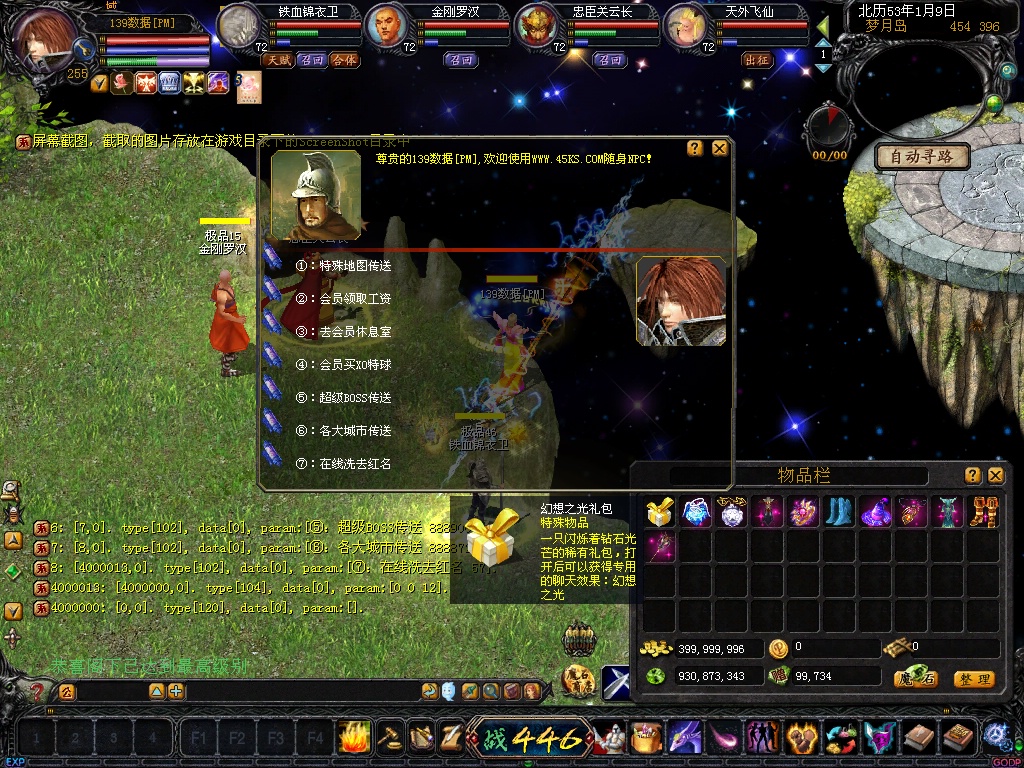Click the 自动寻路 auto-pathfinding button
1024x768 pixels.
922,156
